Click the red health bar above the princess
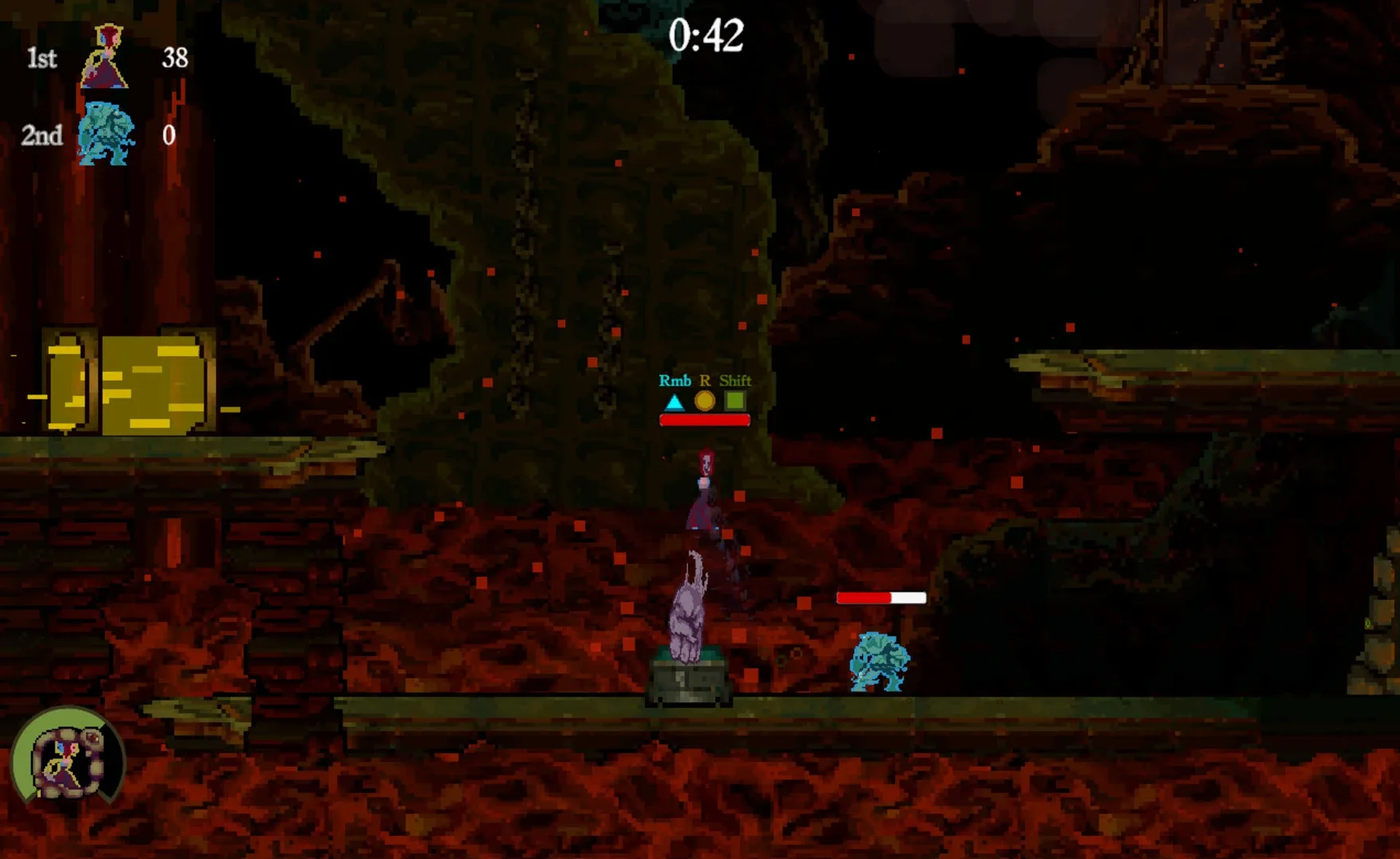 click(x=704, y=420)
